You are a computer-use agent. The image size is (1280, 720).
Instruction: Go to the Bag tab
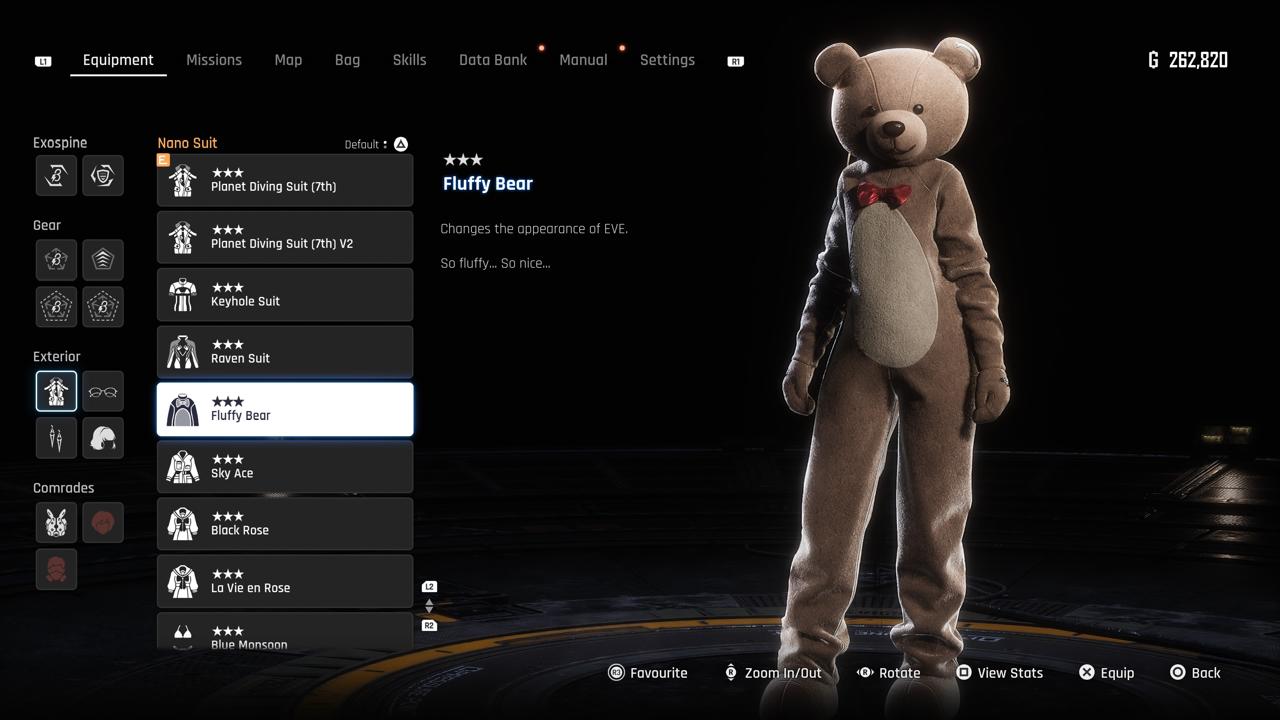(x=347, y=60)
